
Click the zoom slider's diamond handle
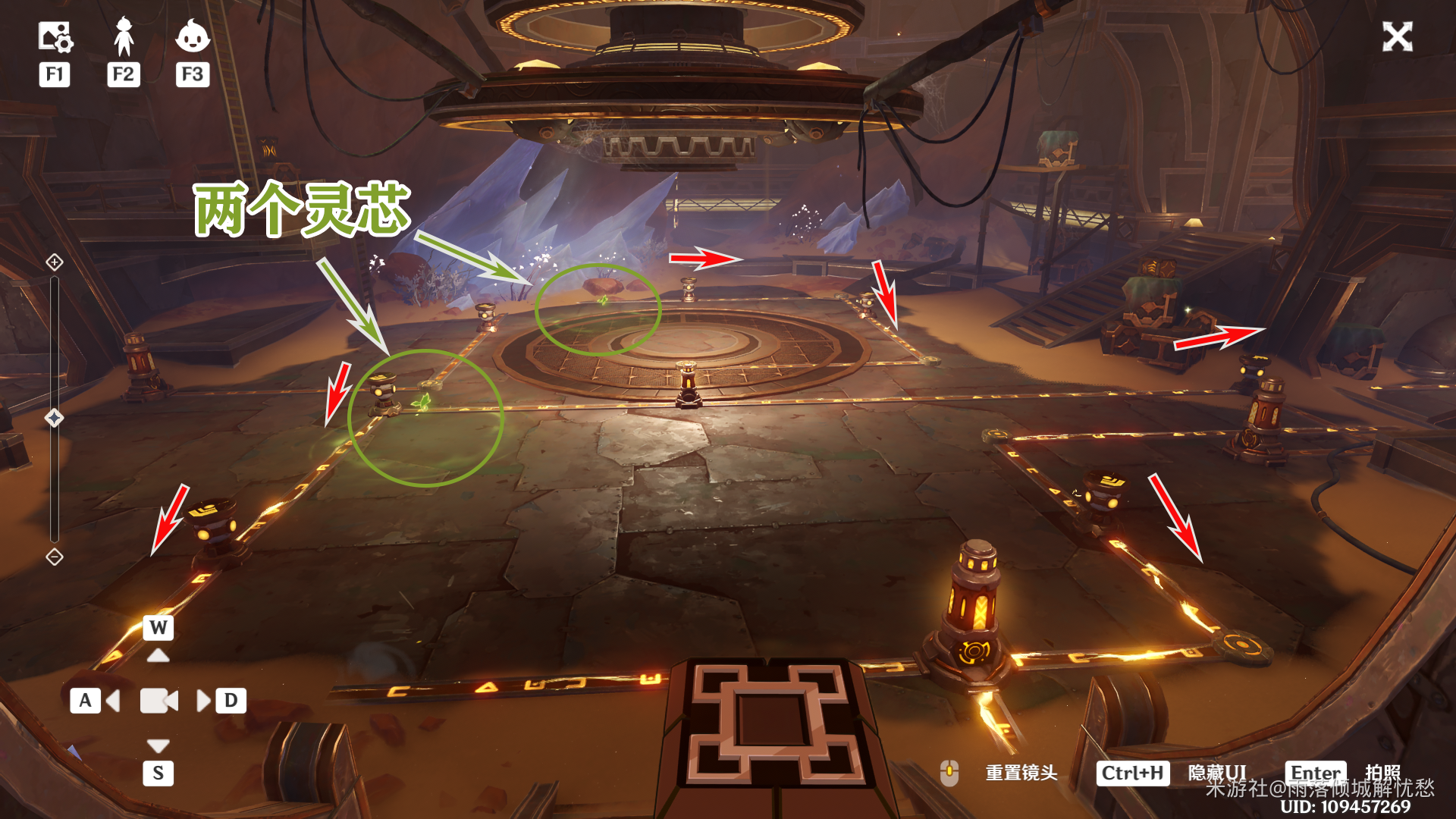point(55,418)
